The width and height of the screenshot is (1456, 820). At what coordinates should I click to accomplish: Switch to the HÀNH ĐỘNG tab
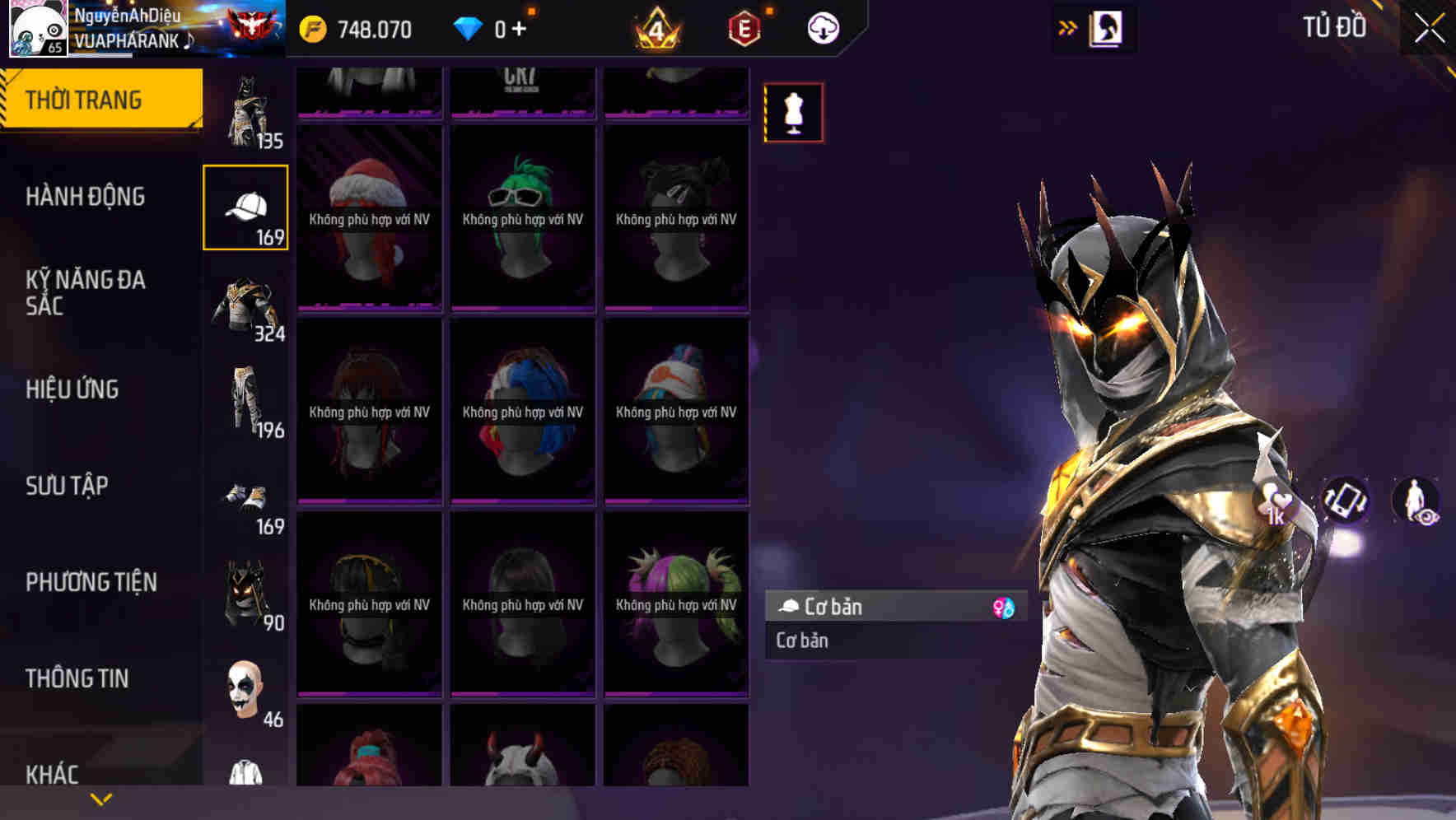click(85, 197)
